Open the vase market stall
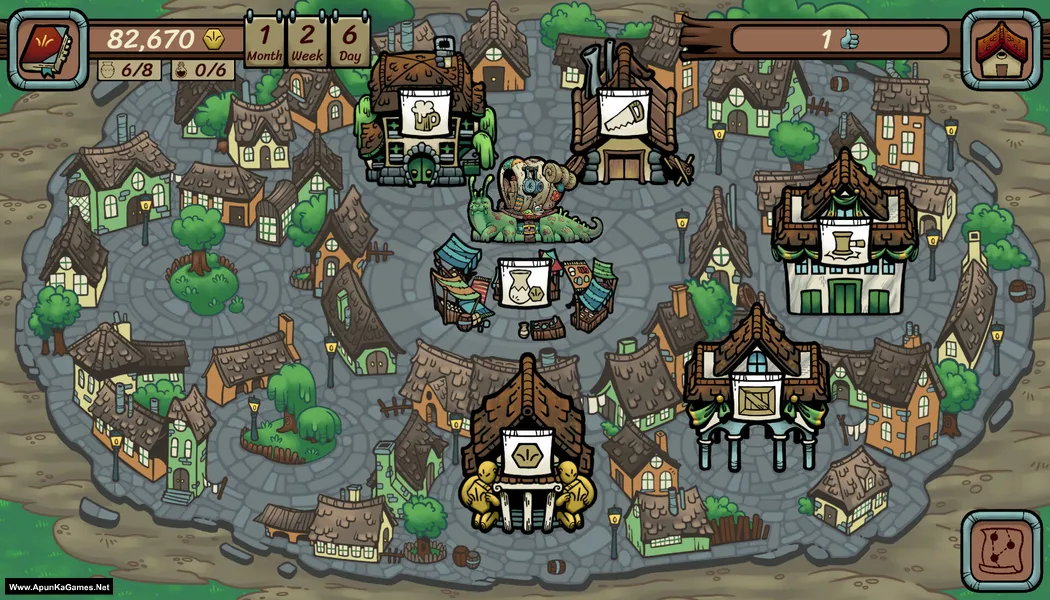Image resolution: width=1050 pixels, height=600 pixels. pyautogui.click(x=521, y=285)
